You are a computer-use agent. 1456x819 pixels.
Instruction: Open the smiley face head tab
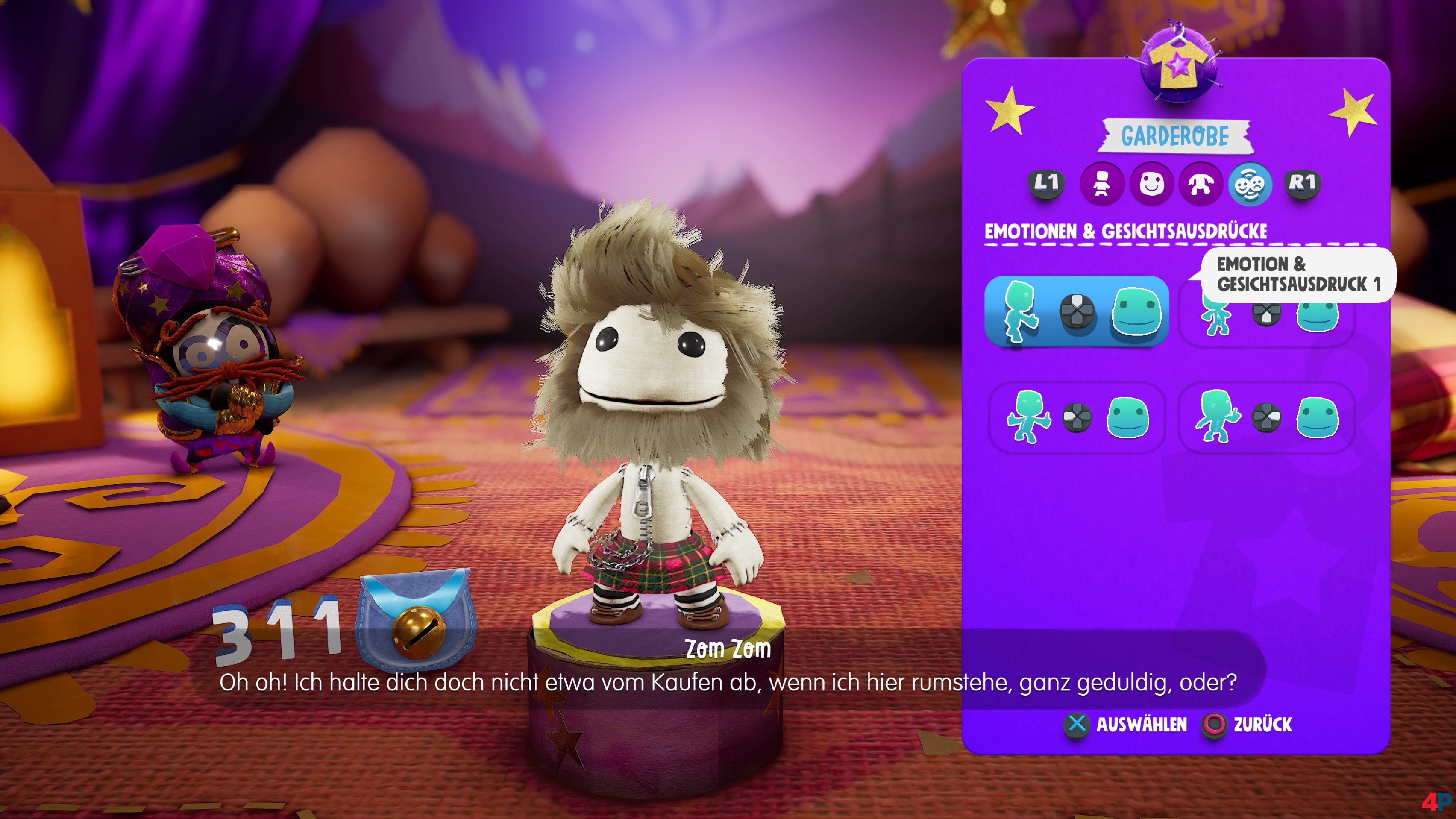click(x=1151, y=184)
